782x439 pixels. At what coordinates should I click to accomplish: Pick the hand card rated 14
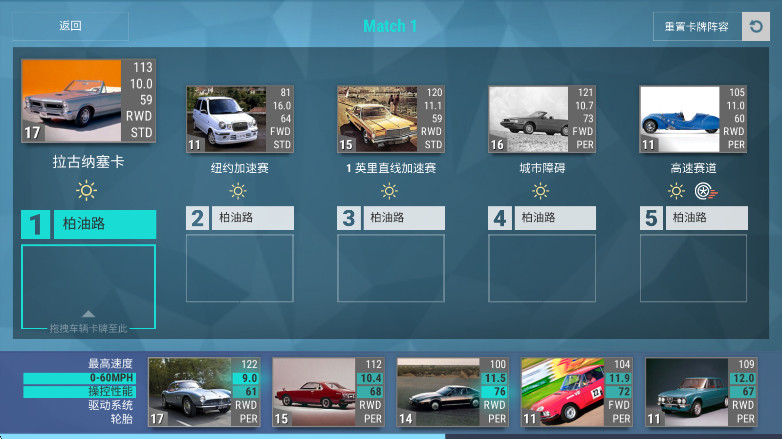coord(452,393)
